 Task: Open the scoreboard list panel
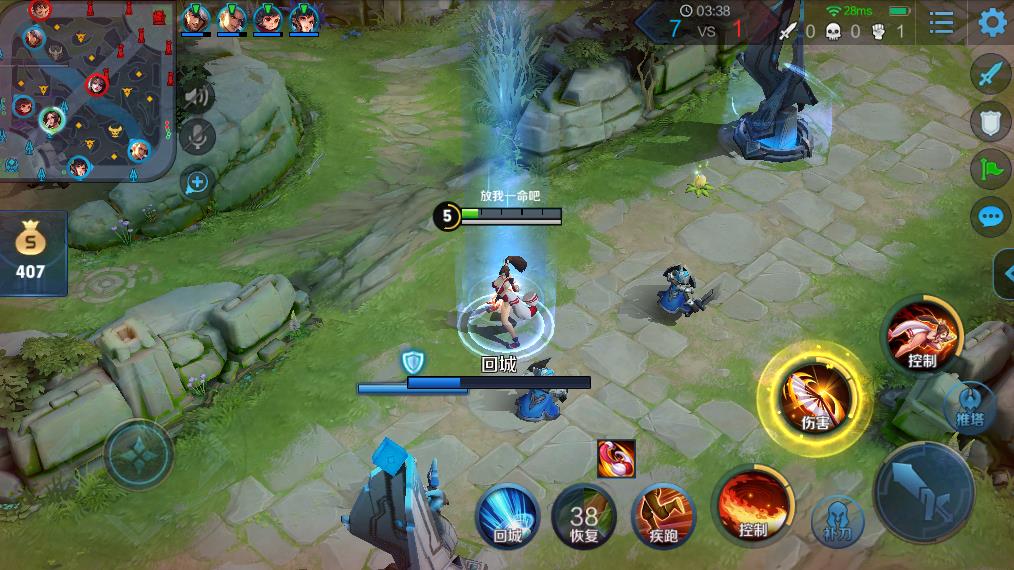941,22
